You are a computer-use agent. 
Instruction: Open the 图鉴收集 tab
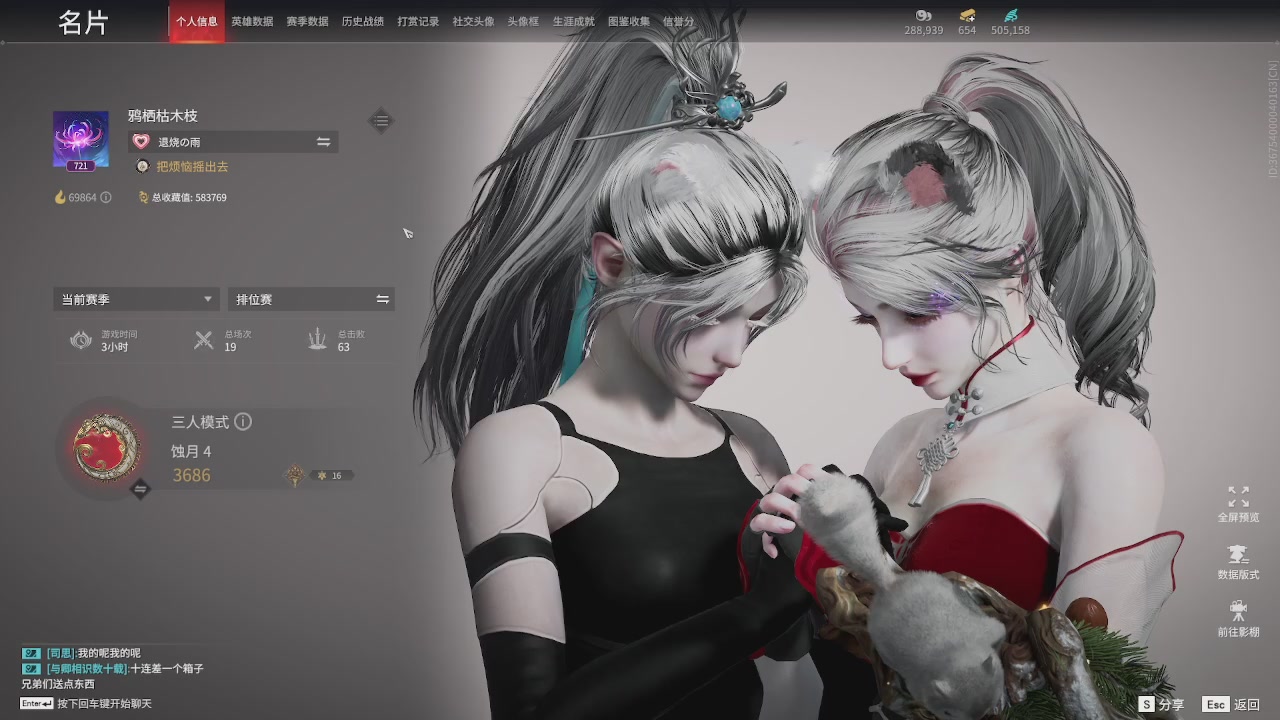[628, 20]
